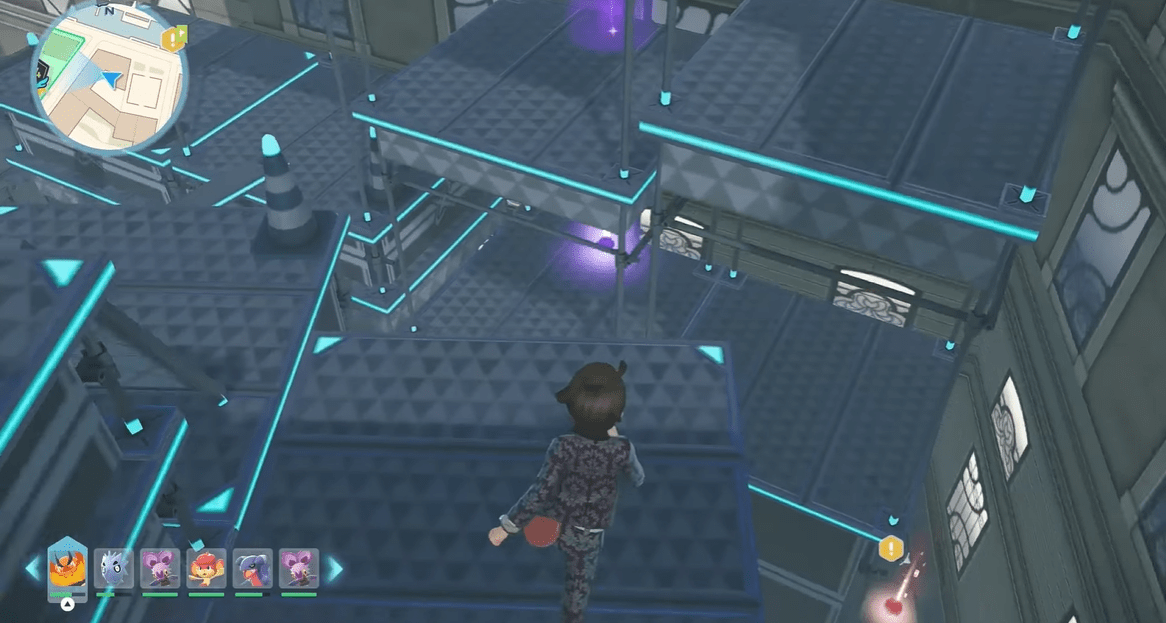
Task: Select the Pansear party slot
Action: coord(206,569)
